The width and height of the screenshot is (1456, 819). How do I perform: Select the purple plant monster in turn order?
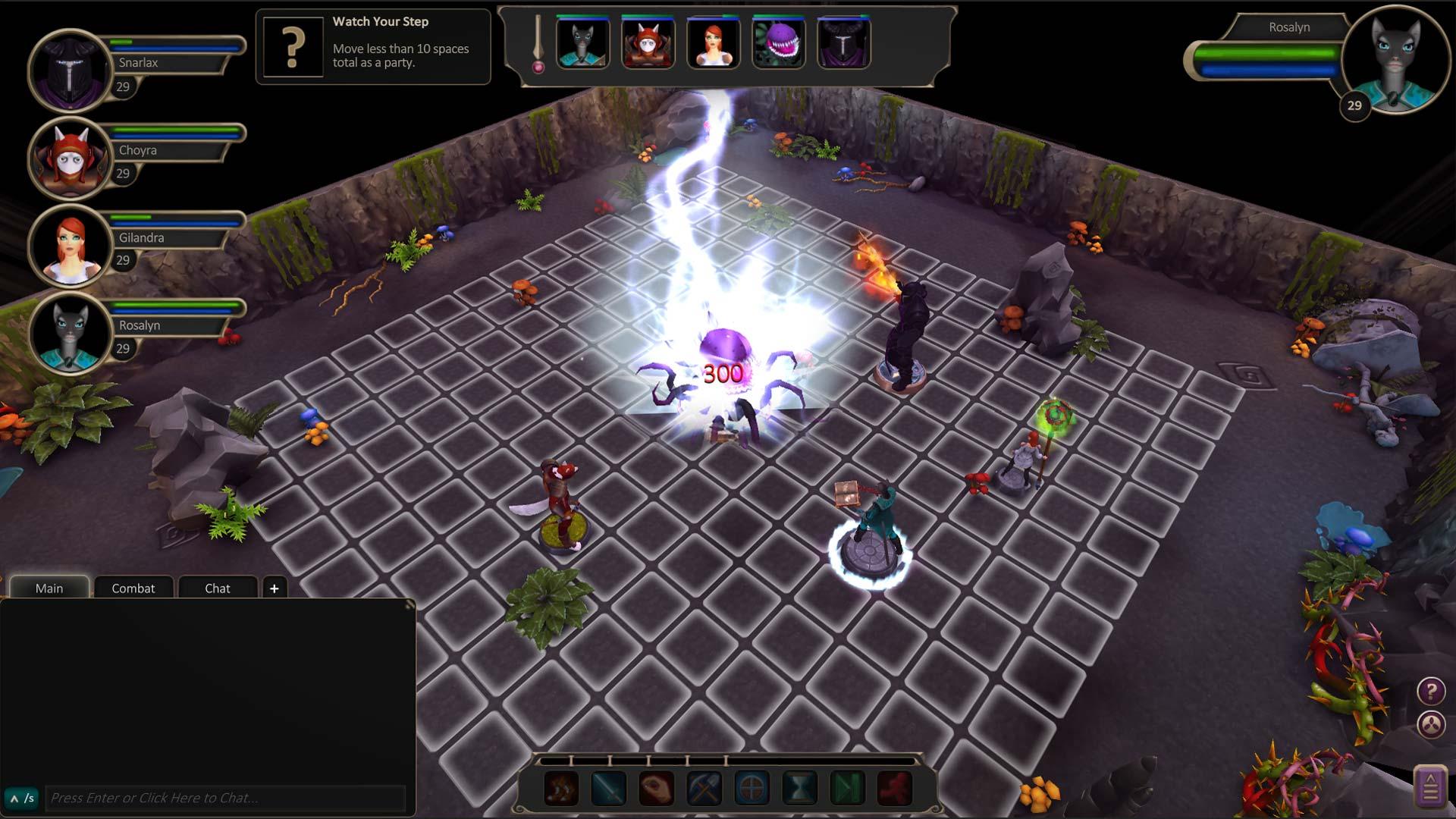pyautogui.click(x=778, y=42)
